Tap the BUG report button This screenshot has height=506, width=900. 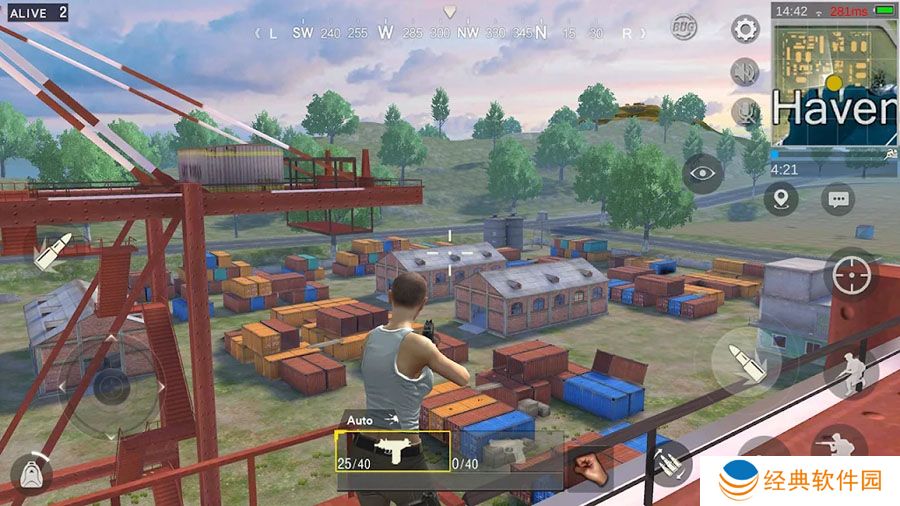pyautogui.click(x=684, y=26)
